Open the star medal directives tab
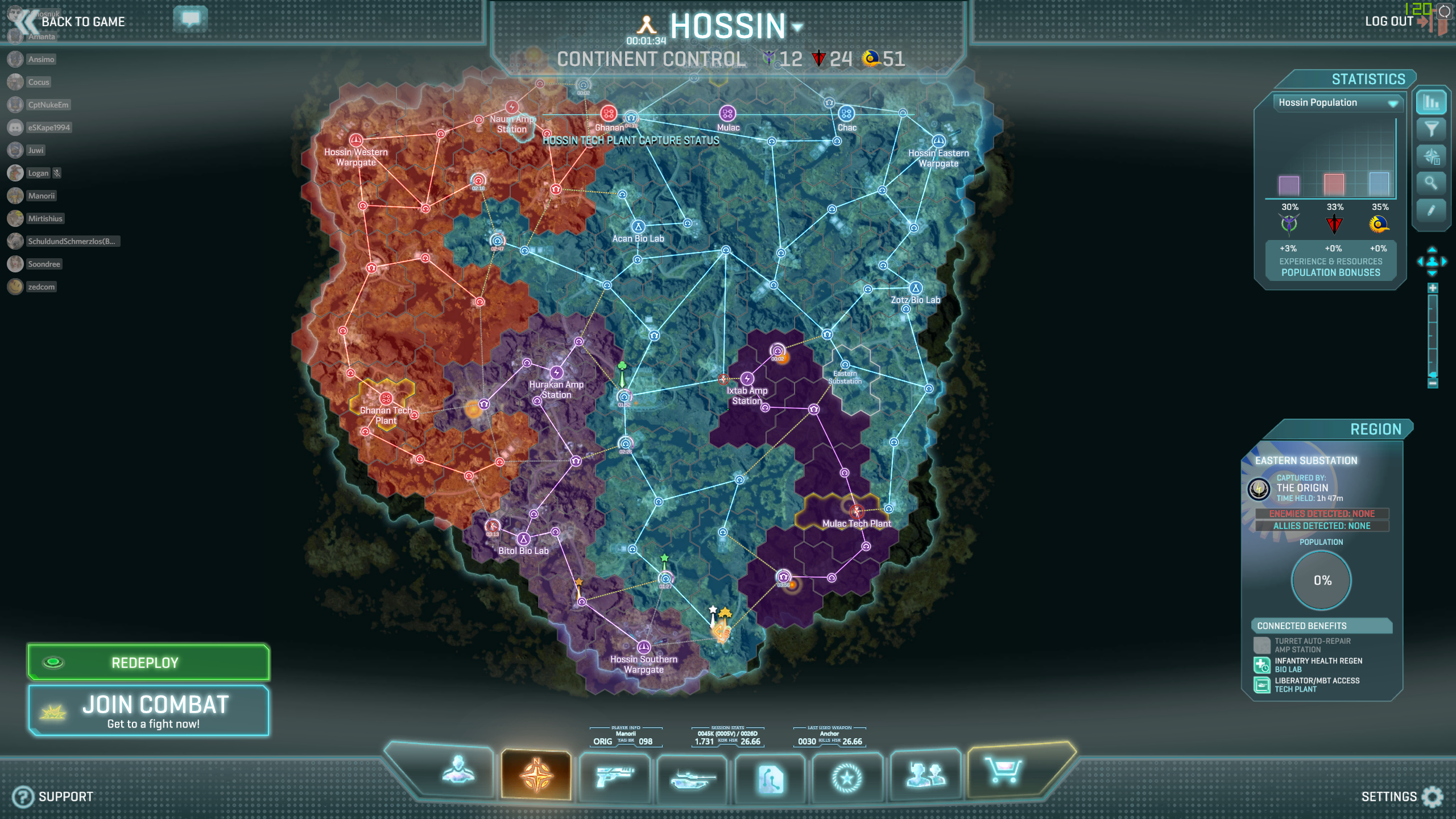 tap(847, 777)
